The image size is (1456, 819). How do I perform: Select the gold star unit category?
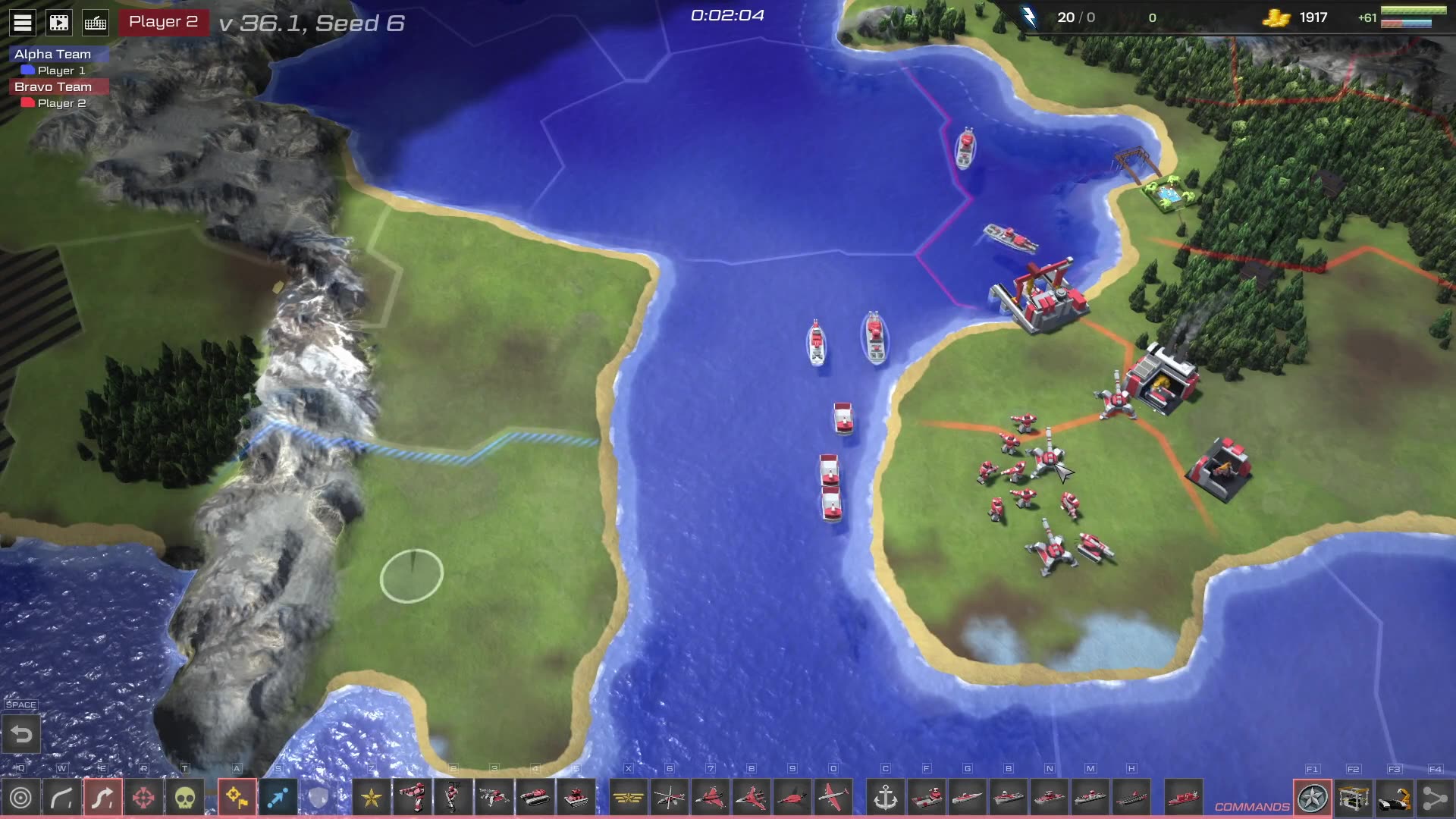(372, 798)
